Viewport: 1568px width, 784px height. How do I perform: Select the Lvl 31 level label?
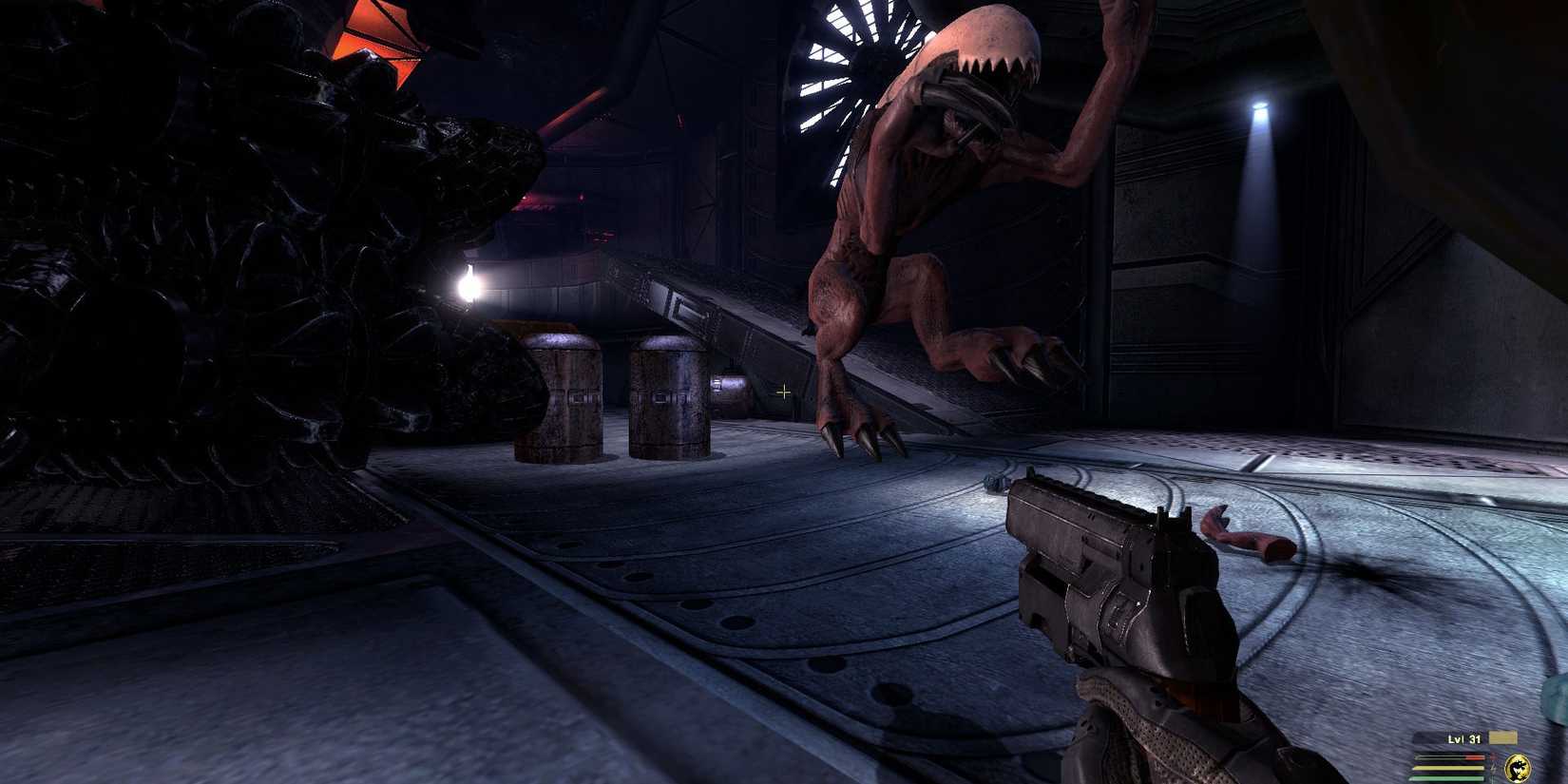1463,738
